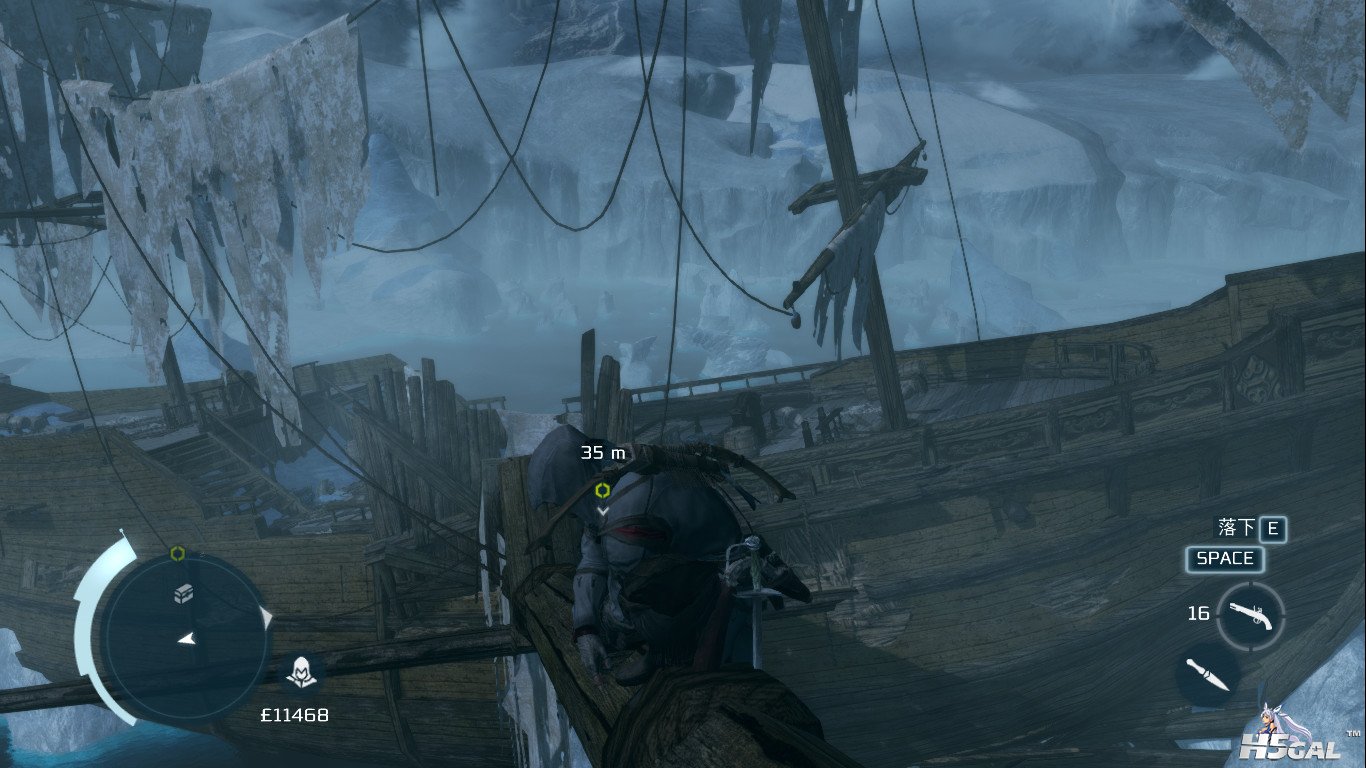Choose the hidden blade weapon icon
The image size is (1366, 768).
click(1207, 674)
